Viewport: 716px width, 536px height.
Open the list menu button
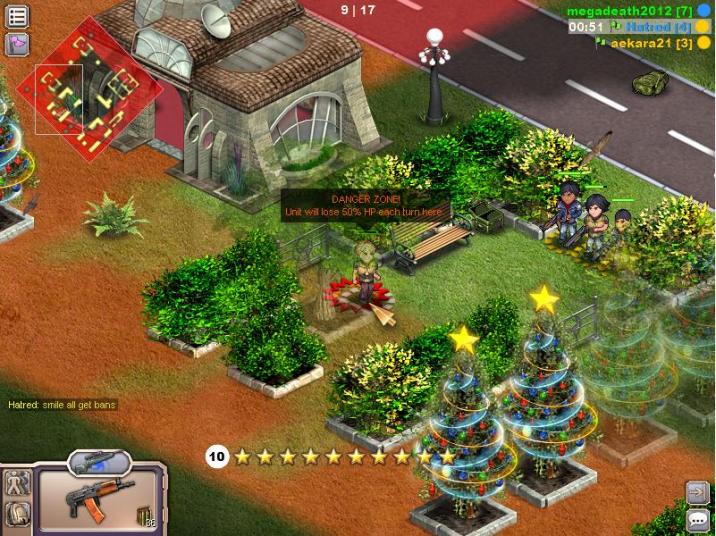pyautogui.click(x=18, y=15)
